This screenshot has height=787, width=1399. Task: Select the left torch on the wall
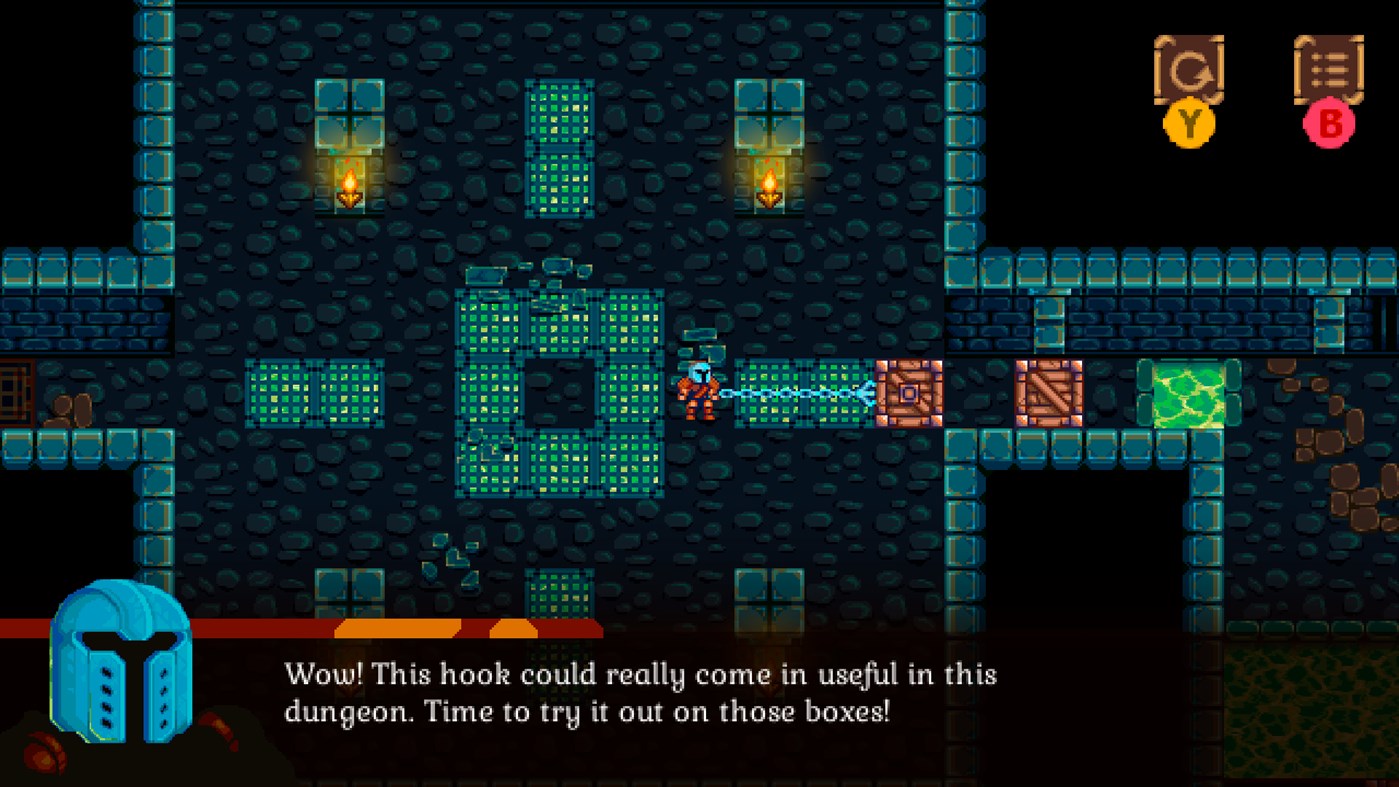click(351, 185)
